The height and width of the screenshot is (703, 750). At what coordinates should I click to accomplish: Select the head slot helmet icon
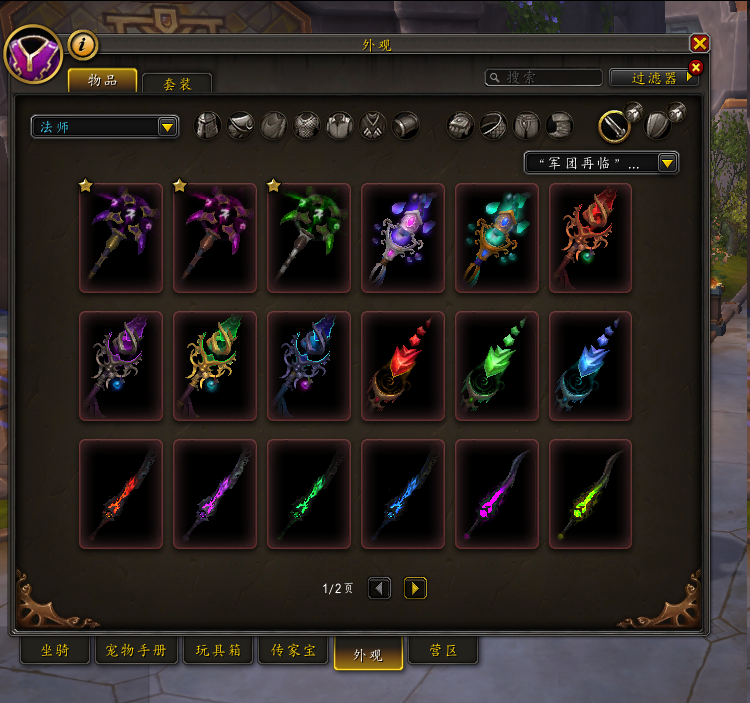click(x=207, y=125)
